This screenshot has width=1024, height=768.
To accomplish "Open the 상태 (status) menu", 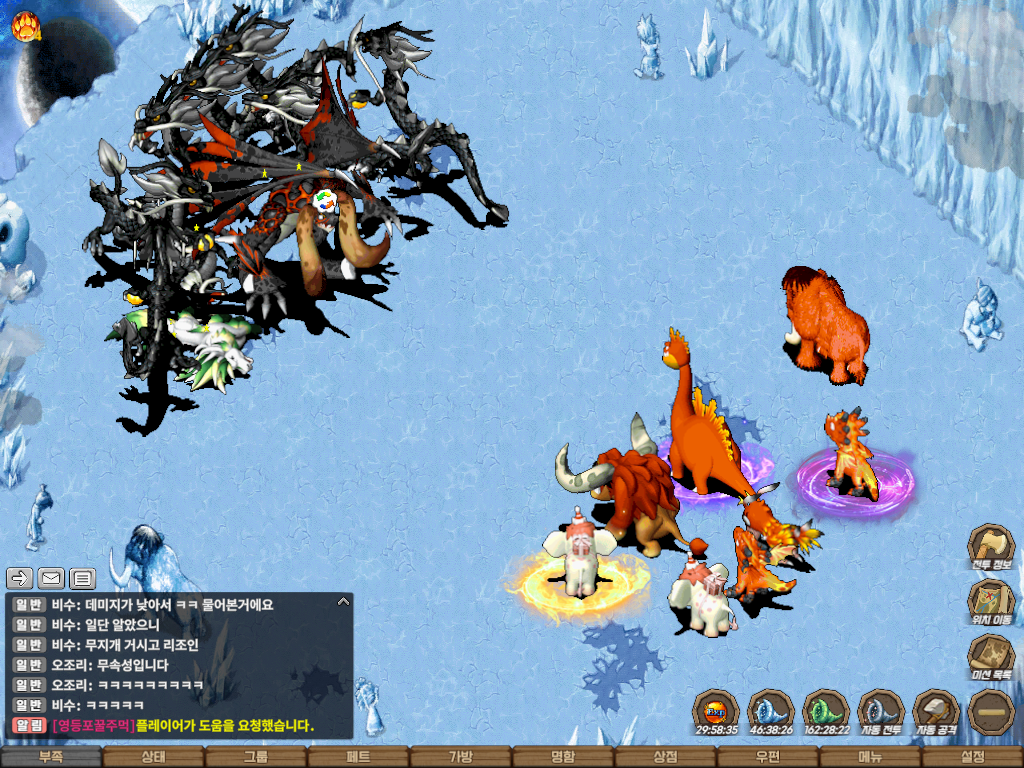I will (x=153, y=757).
